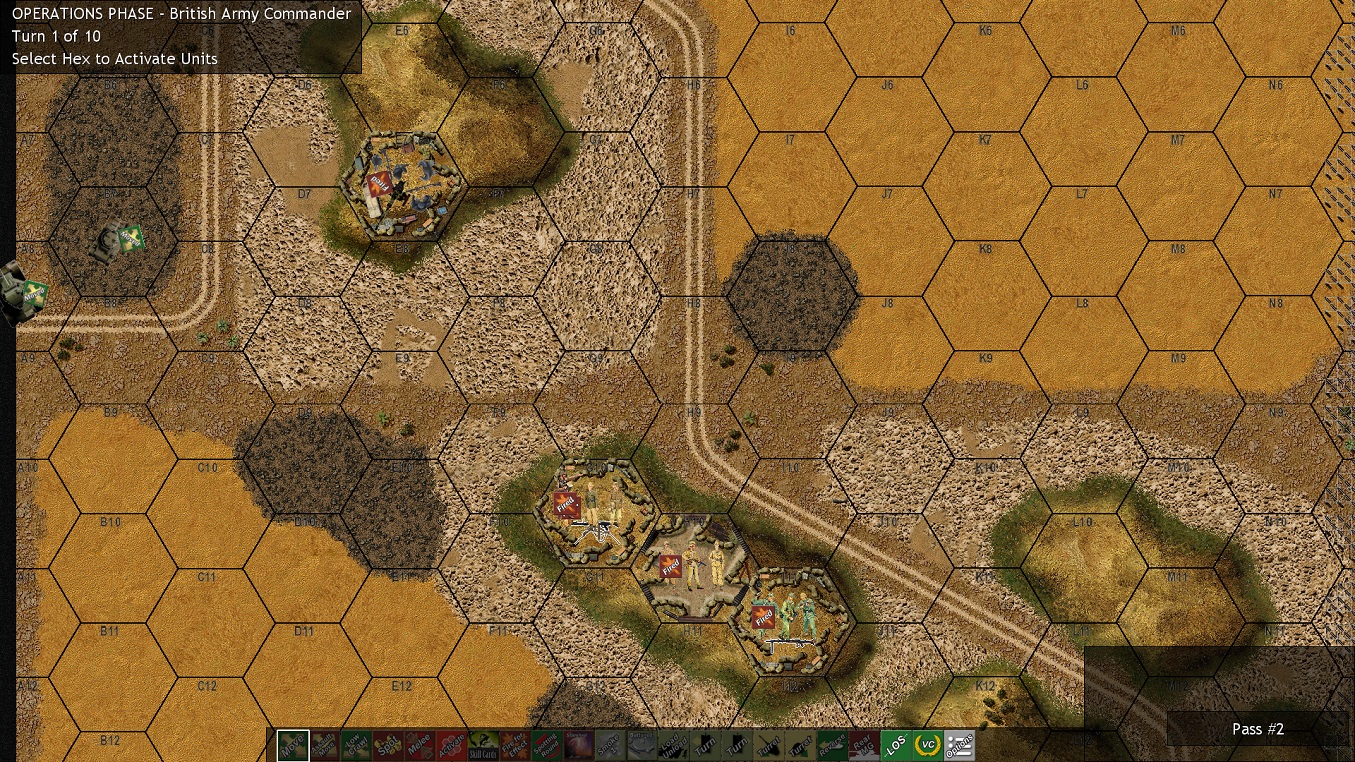Initiate Melee with the Melee icon
The width and height of the screenshot is (1355, 762).
click(x=421, y=745)
